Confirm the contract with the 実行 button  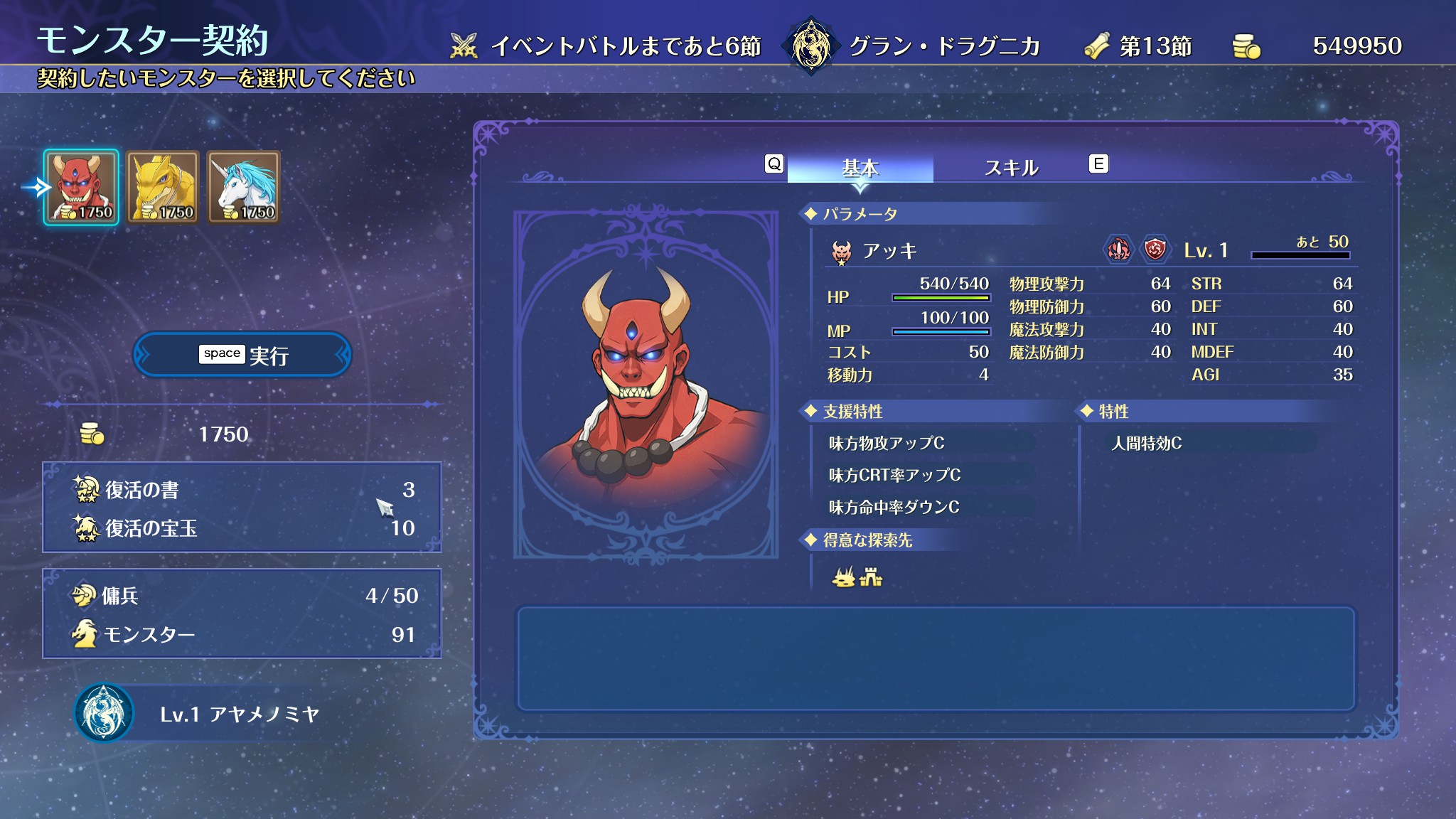coord(242,355)
